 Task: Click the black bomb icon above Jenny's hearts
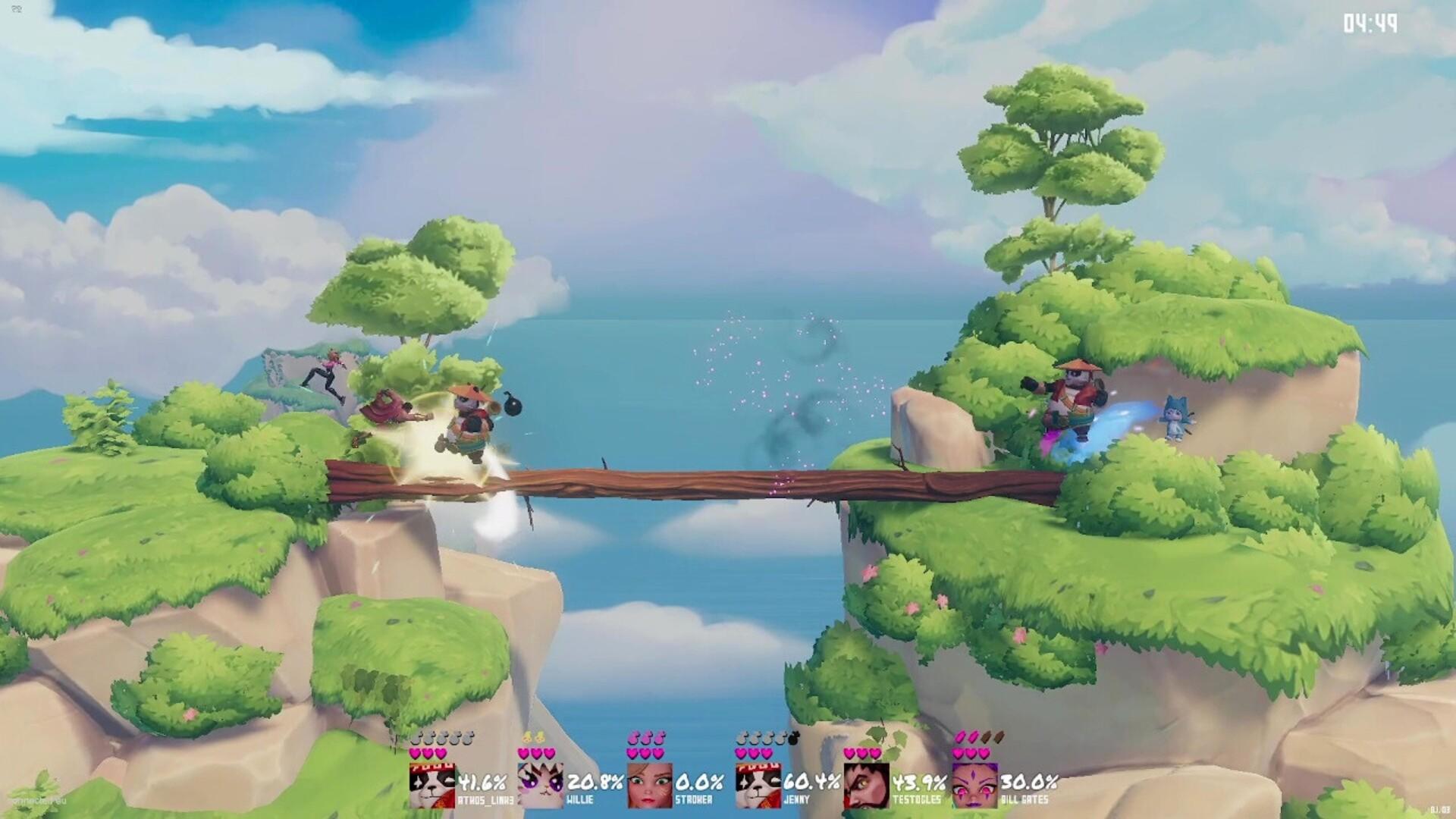point(793,737)
